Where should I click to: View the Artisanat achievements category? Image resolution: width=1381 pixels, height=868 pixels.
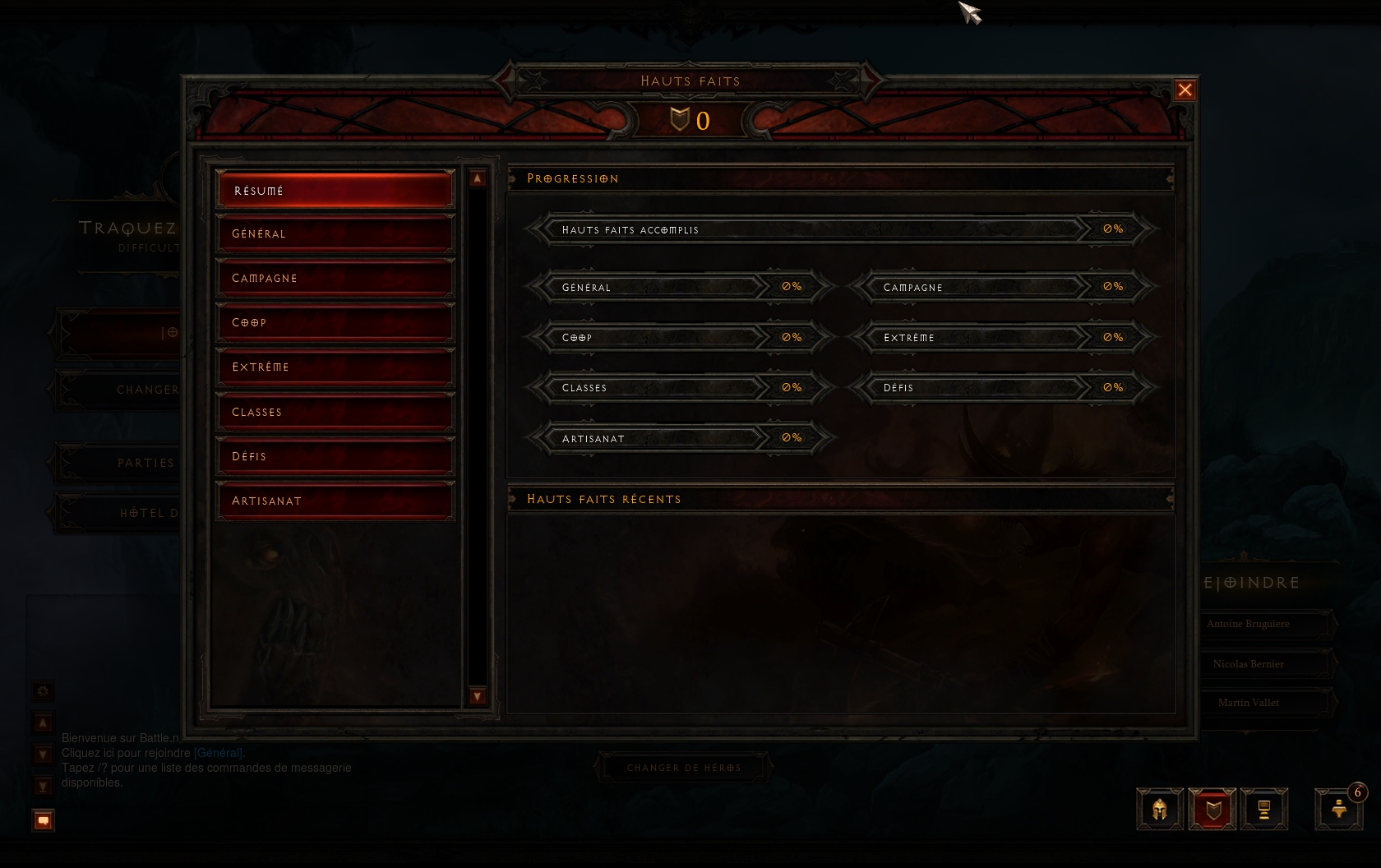click(x=335, y=501)
